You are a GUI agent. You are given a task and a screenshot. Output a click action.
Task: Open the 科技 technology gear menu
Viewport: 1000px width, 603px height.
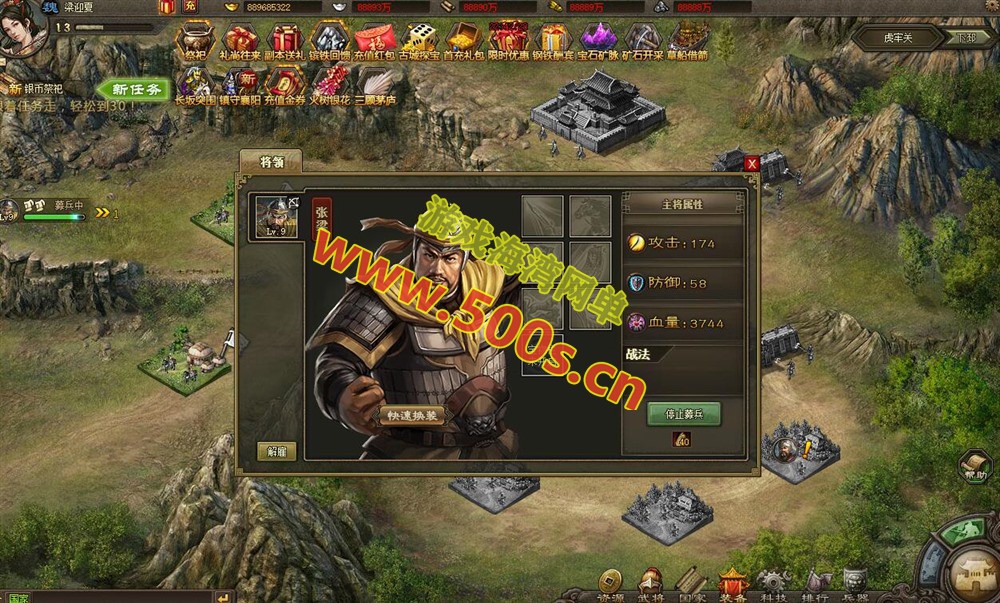(x=773, y=584)
